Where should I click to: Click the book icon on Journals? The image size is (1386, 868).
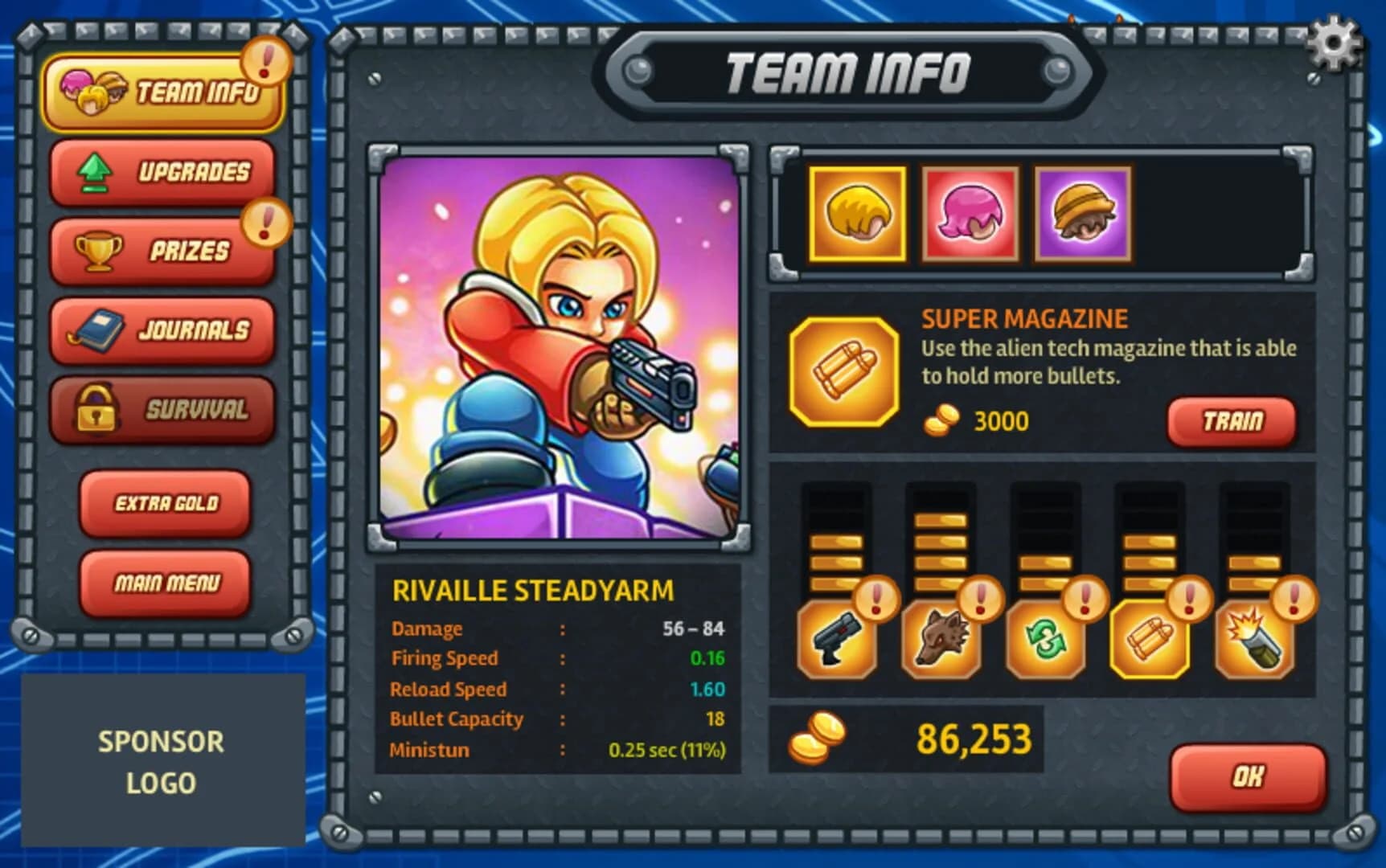click(95, 330)
